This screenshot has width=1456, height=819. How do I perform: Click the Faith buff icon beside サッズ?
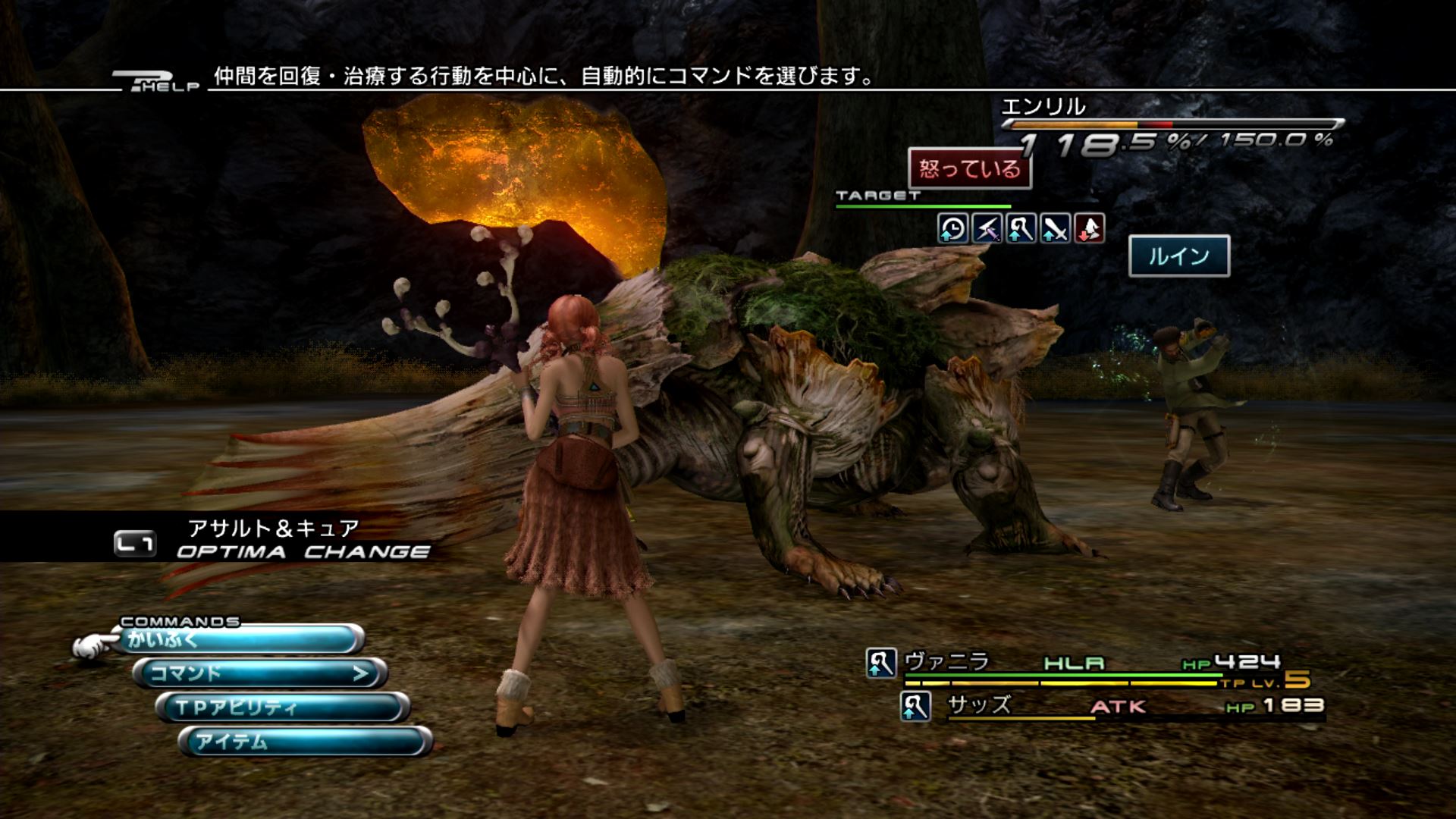tap(915, 707)
